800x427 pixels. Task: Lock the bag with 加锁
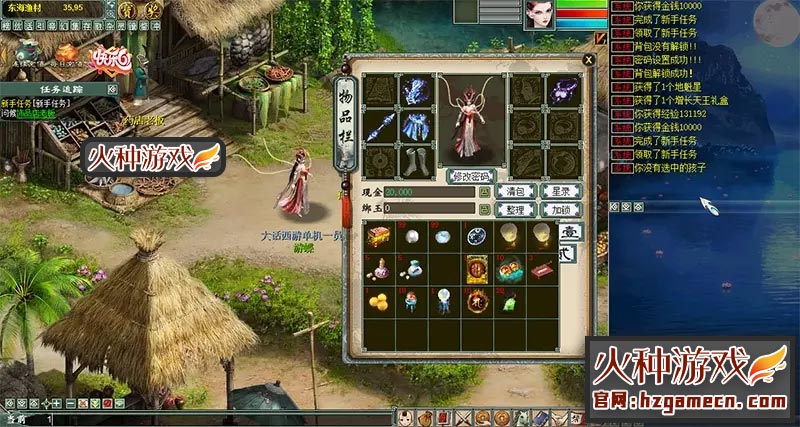(560, 209)
